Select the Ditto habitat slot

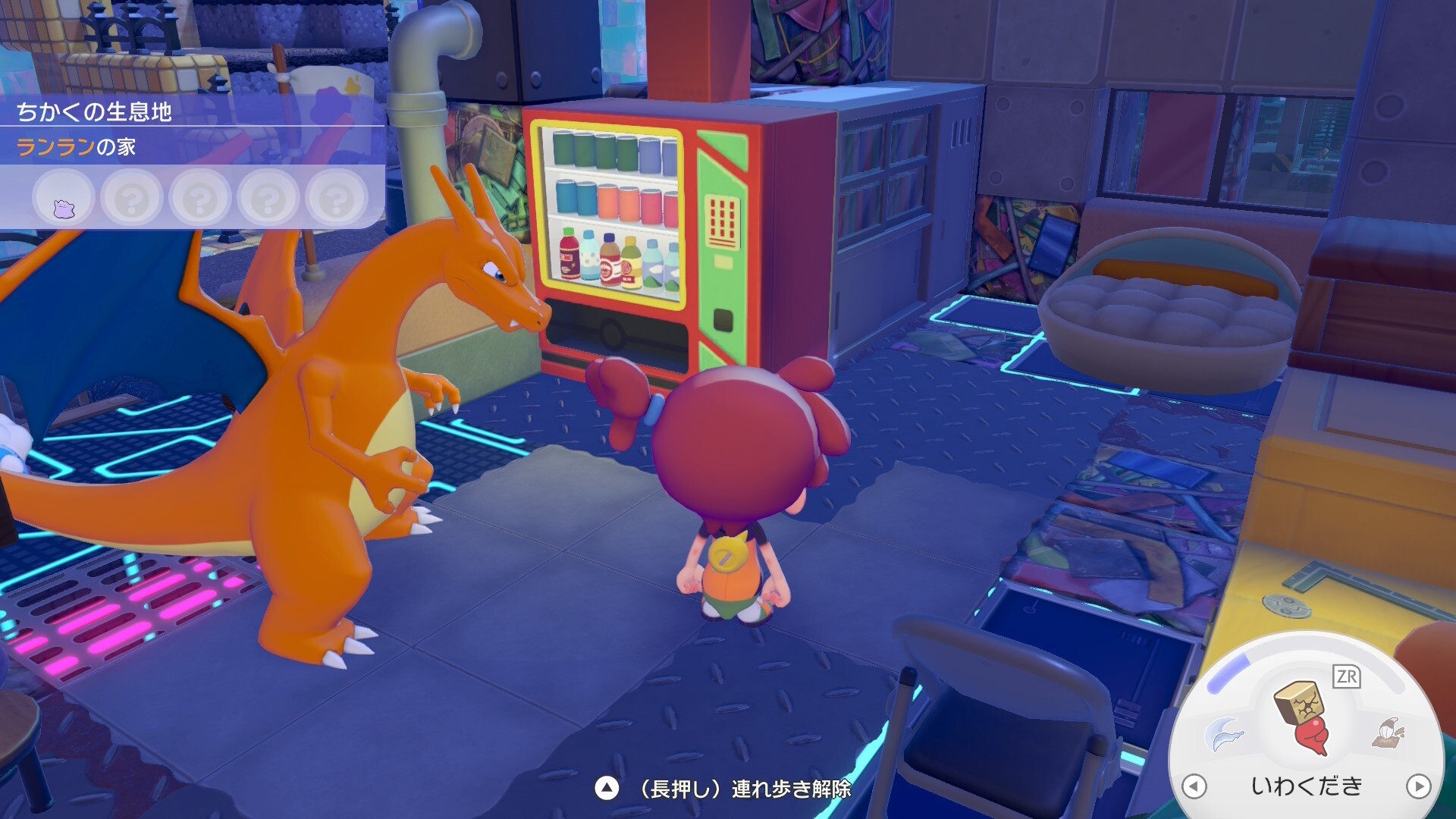tap(64, 199)
